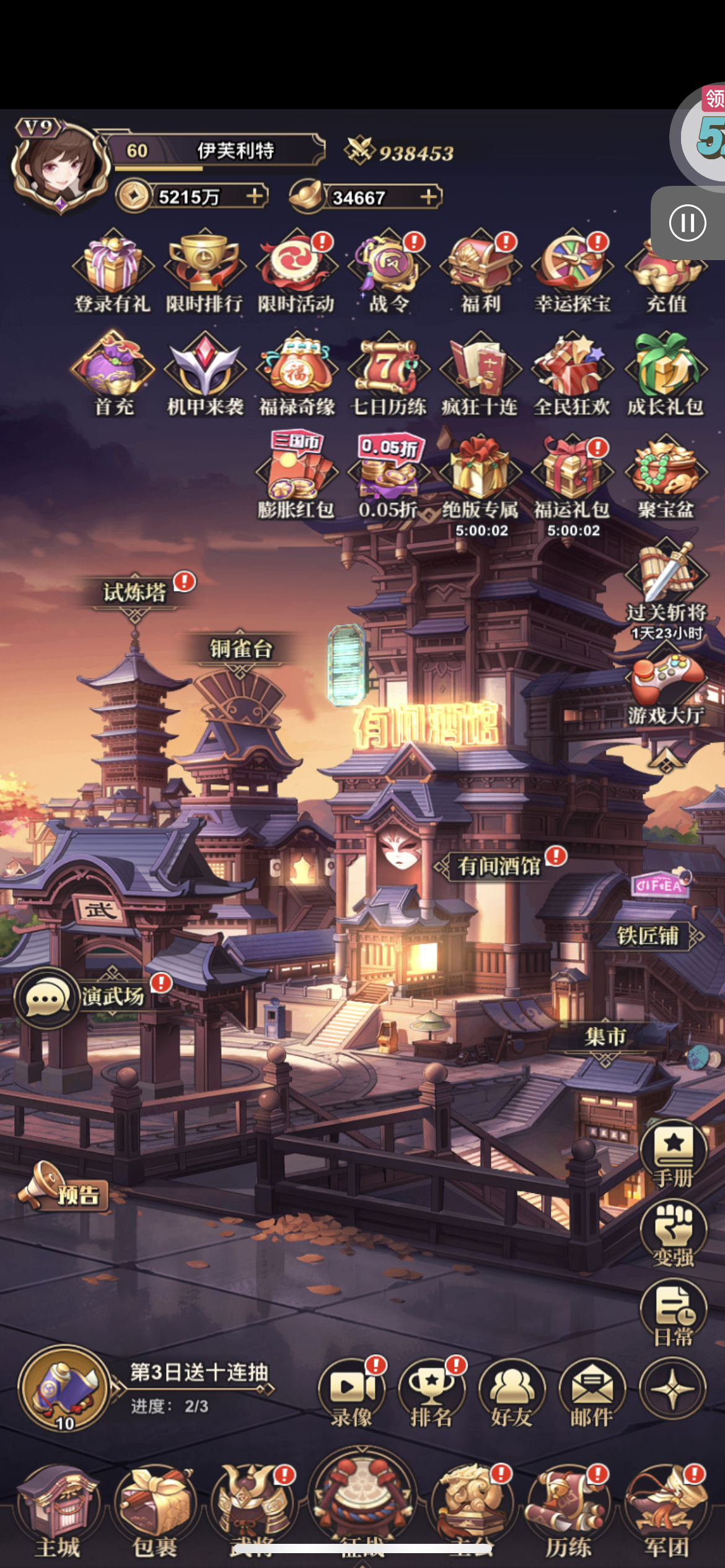Switch to the 包裹 inventory tab
The height and width of the screenshot is (1568, 725).
pos(155,1511)
